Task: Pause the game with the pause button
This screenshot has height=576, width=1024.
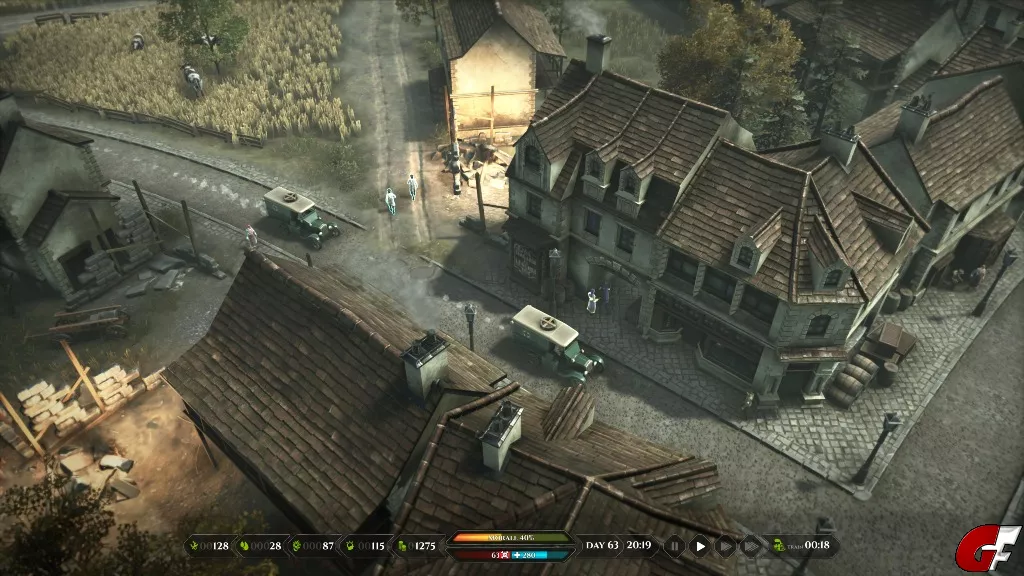Action: [x=675, y=546]
